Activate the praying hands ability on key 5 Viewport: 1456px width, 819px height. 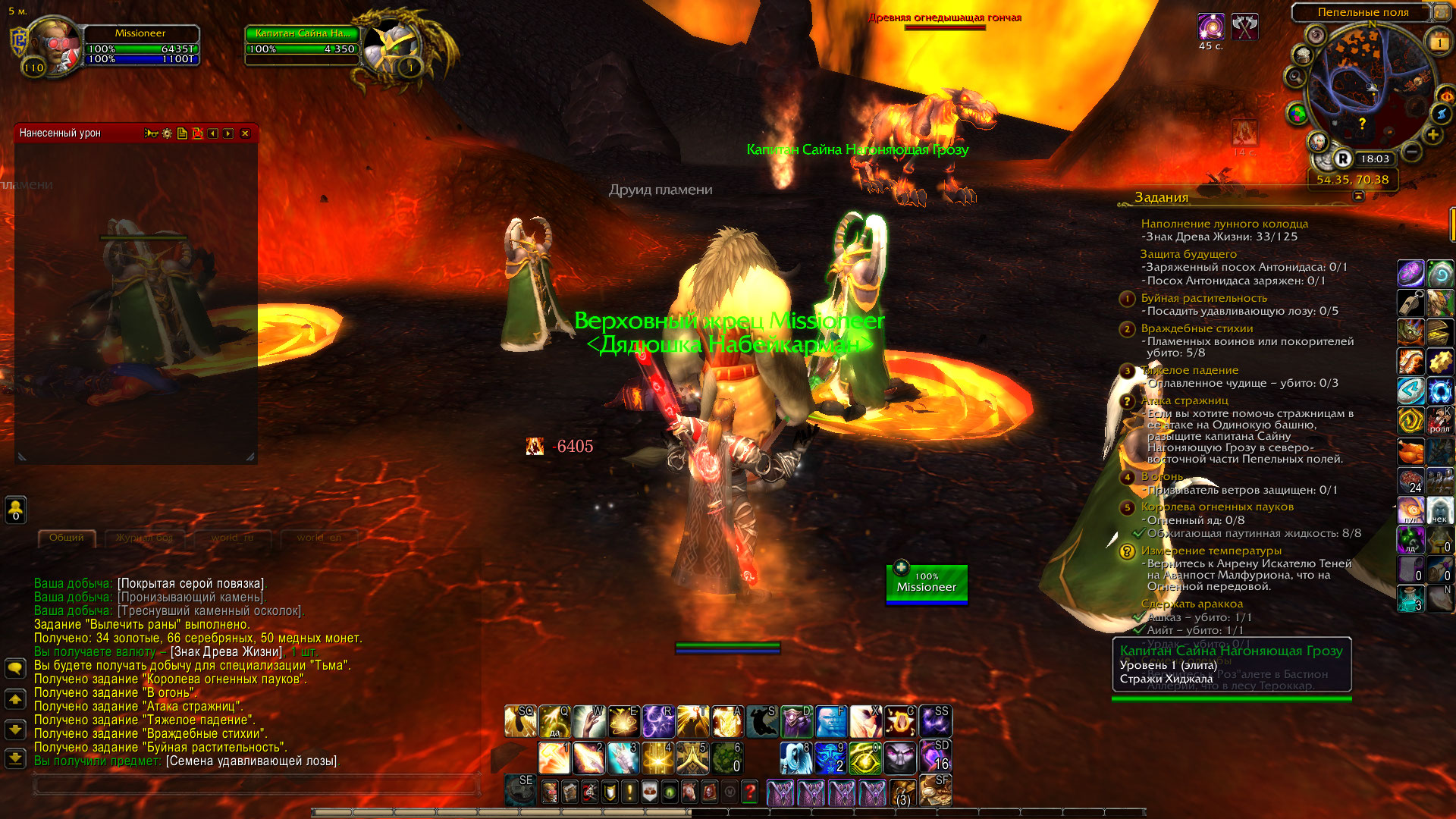692,758
